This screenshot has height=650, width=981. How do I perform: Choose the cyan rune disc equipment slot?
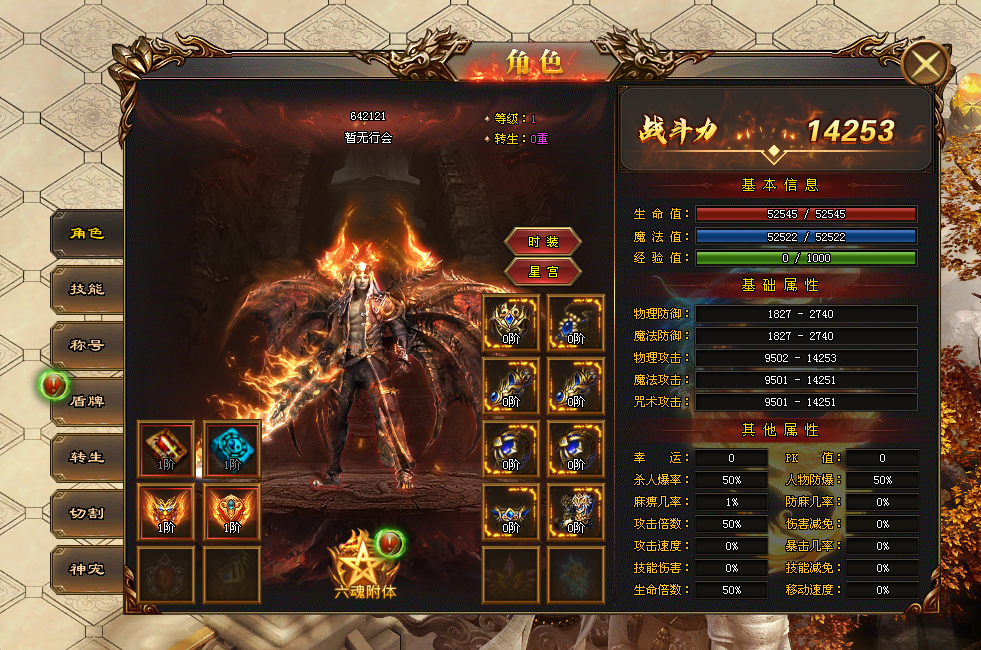pyautogui.click(x=232, y=449)
